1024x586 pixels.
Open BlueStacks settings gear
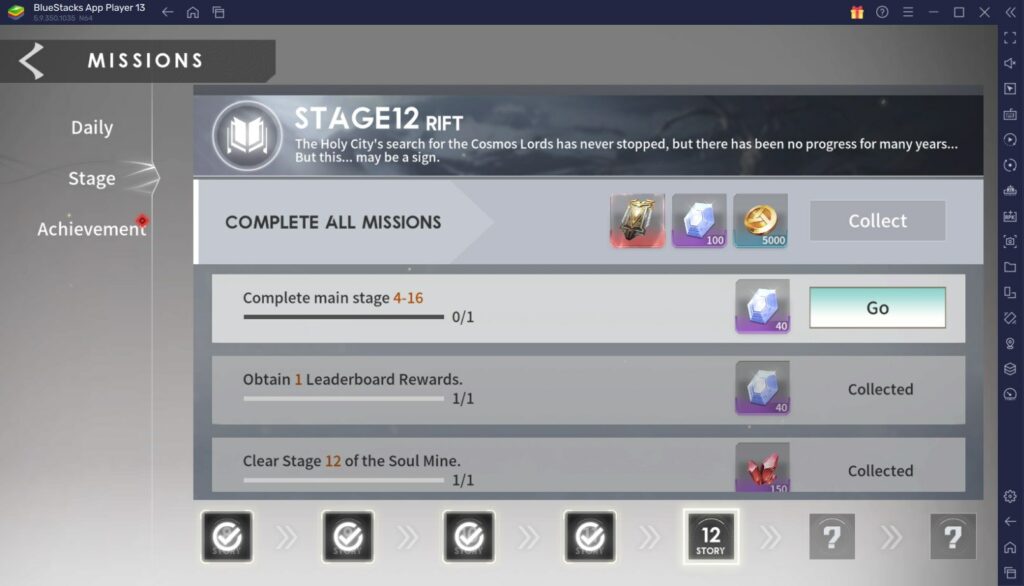(1010, 496)
